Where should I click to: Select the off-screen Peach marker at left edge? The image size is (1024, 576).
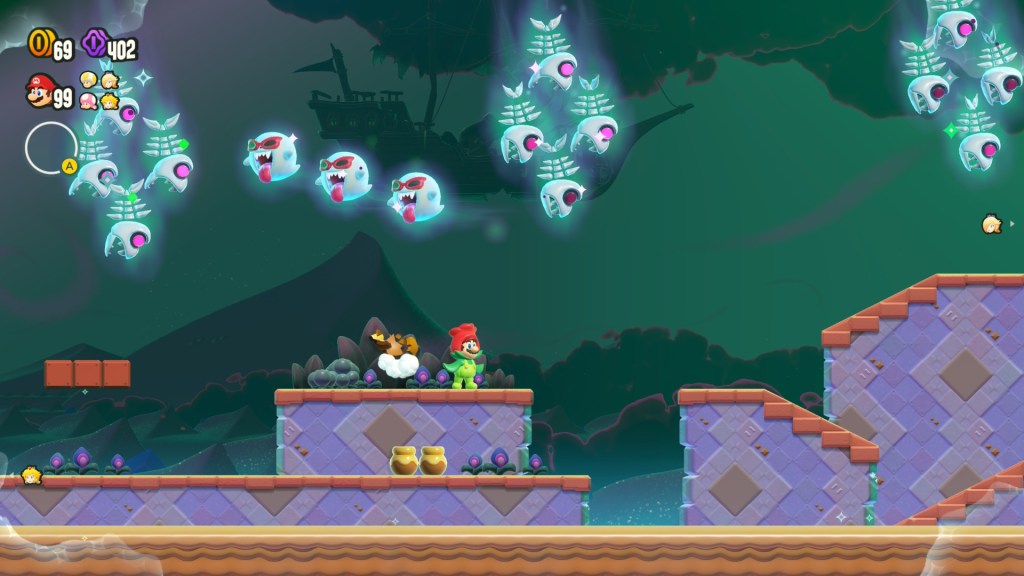[30, 475]
